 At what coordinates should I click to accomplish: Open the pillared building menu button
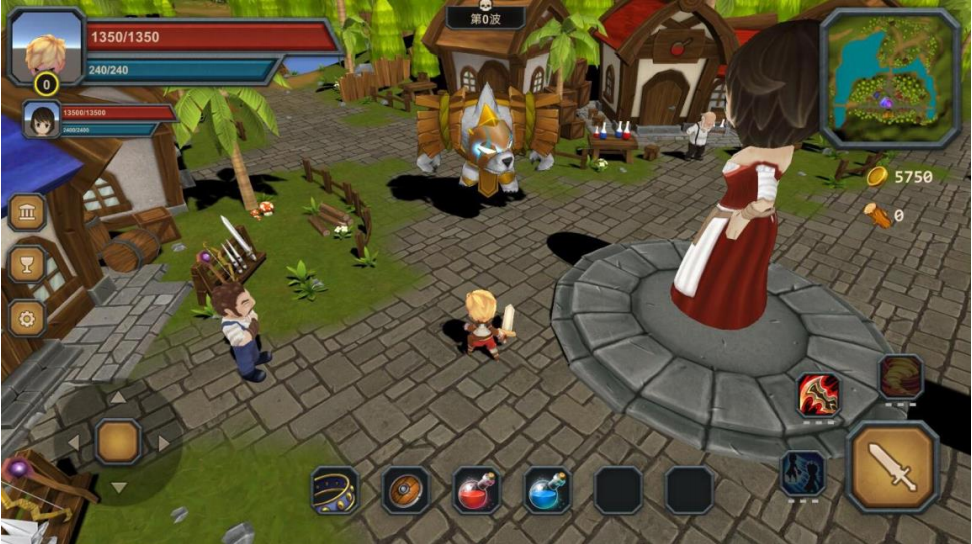tap(27, 211)
